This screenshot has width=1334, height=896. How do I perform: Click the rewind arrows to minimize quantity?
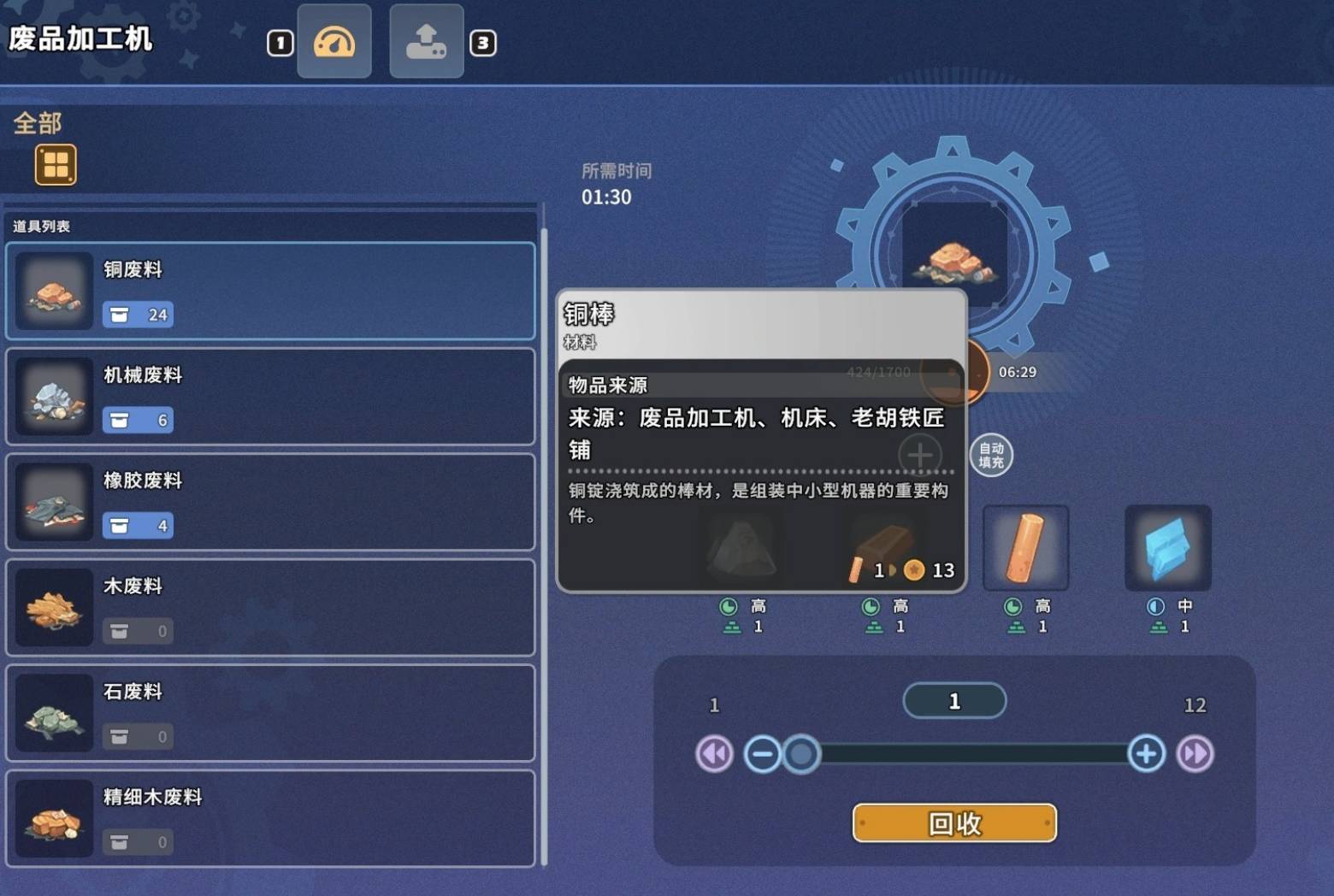[714, 754]
